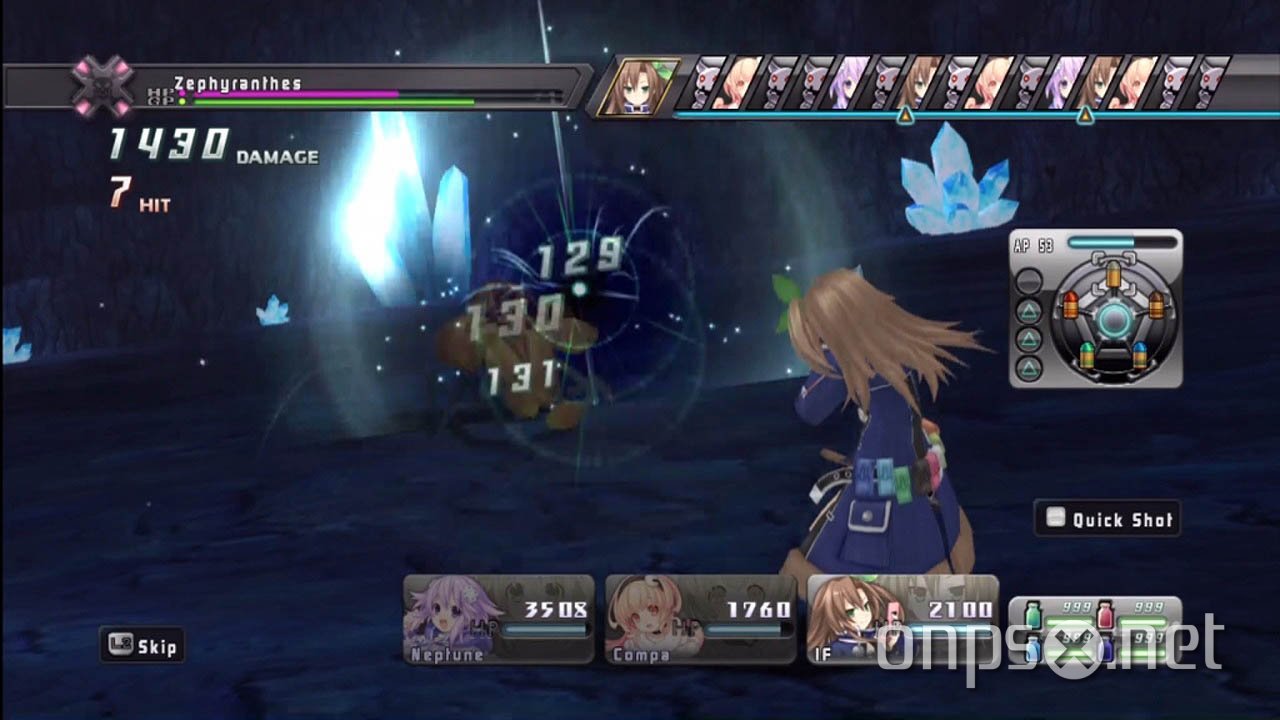
Task: Click the red potion bottle icon
Action: (x=1104, y=614)
